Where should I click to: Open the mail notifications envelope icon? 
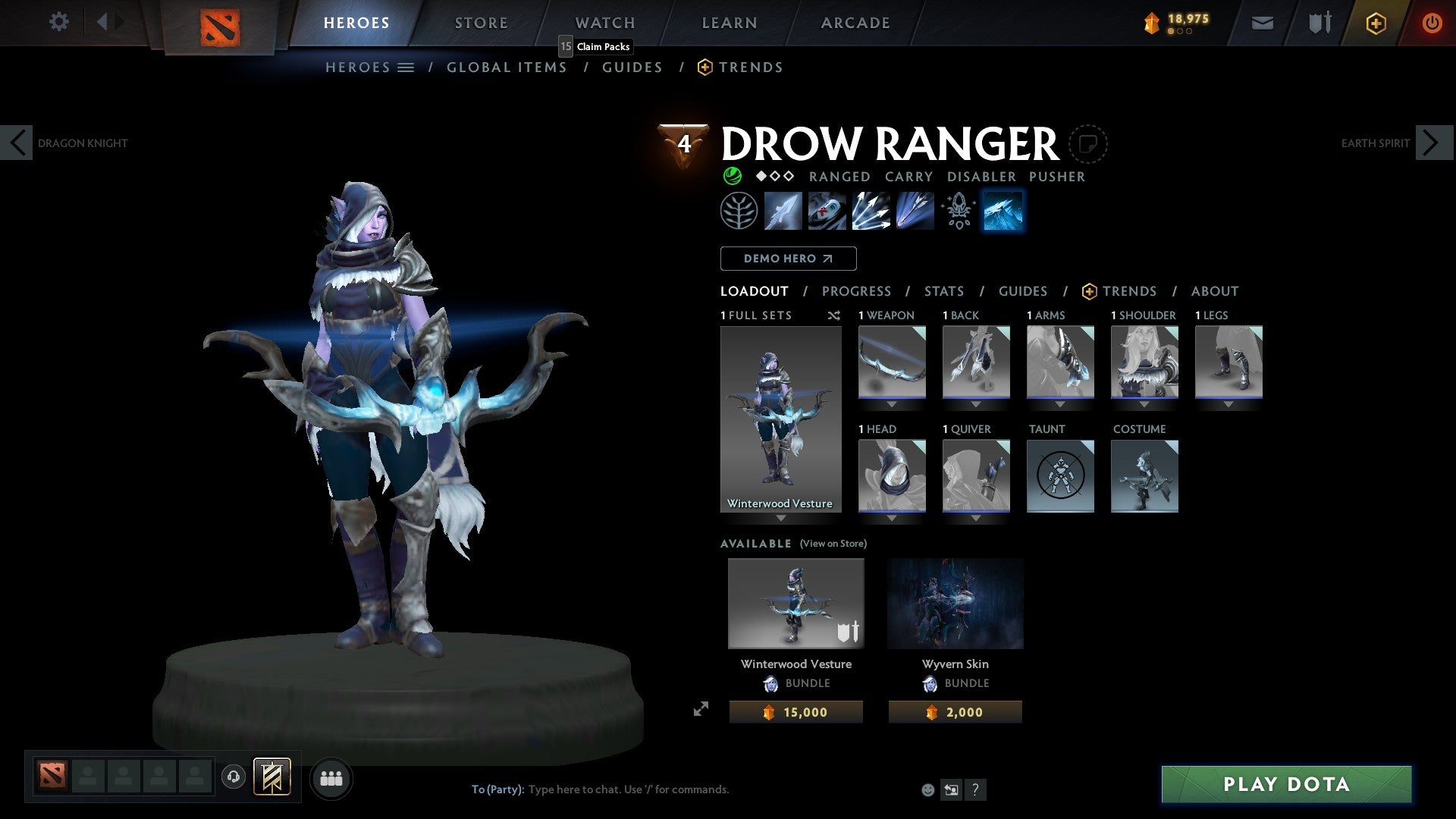click(x=1263, y=23)
